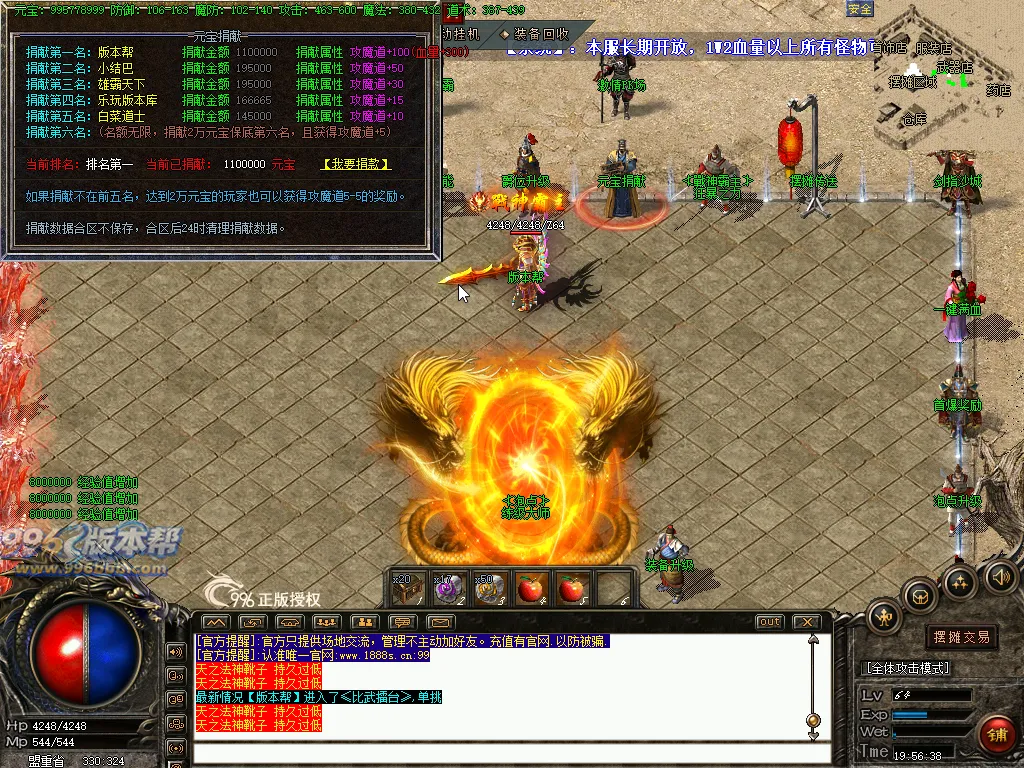
Task: Close the chat panel with X button
Action: [806, 622]
